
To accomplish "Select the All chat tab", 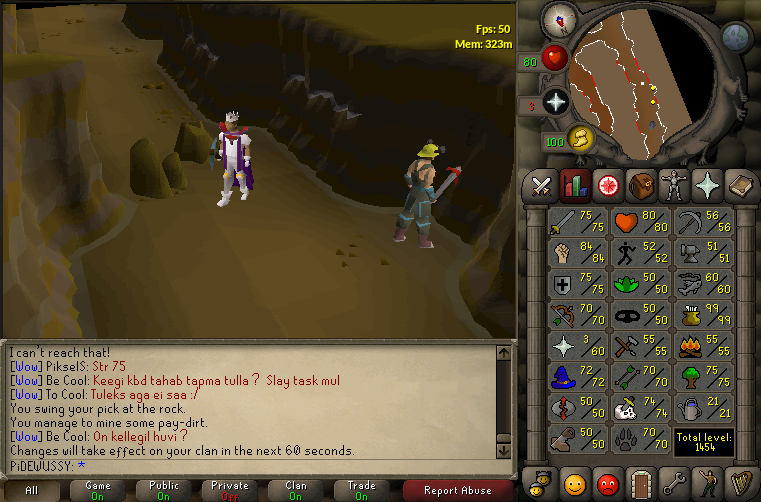I will pyautogui.click(x=32, y=490).
